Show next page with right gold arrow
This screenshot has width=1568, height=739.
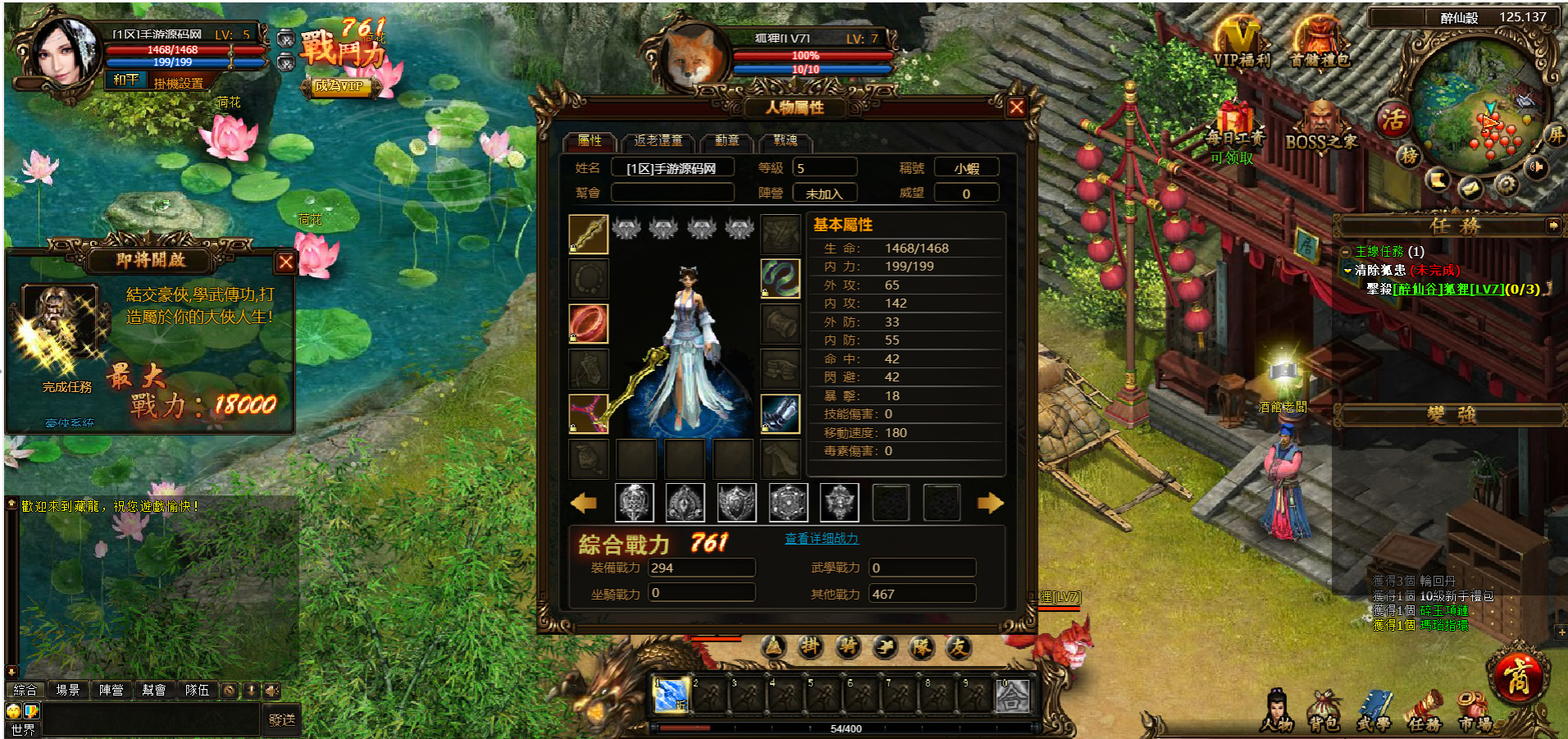tap(990, 503)
